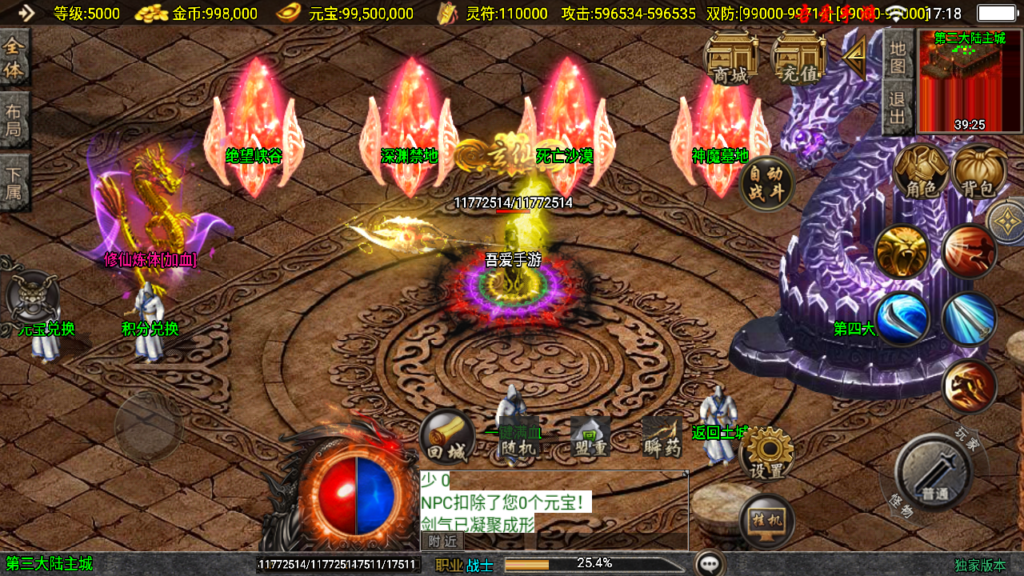The image size is (1024, 576).
Task: Open the 商城 shop
Action: [730, 57]
